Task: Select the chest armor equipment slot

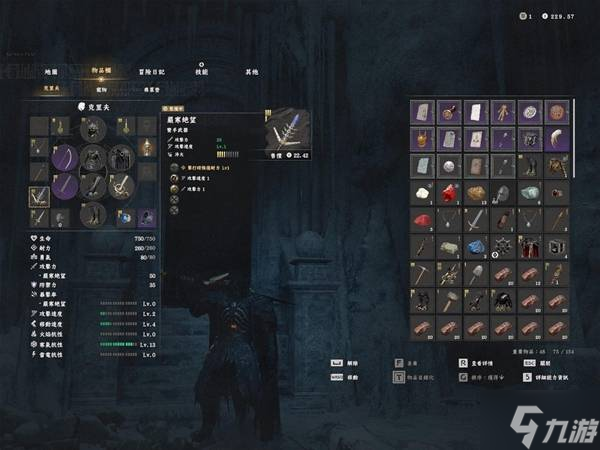Action: pos(93,158)
